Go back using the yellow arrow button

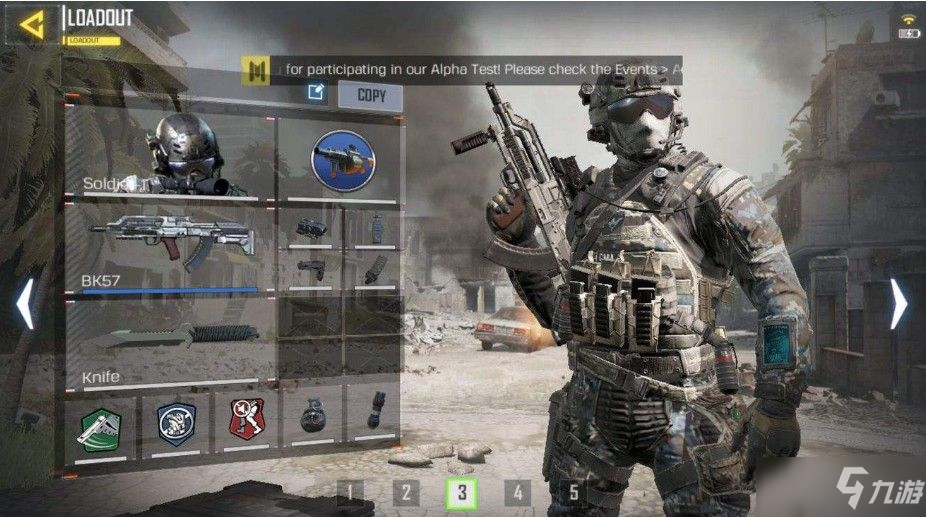tap(32, 25)
